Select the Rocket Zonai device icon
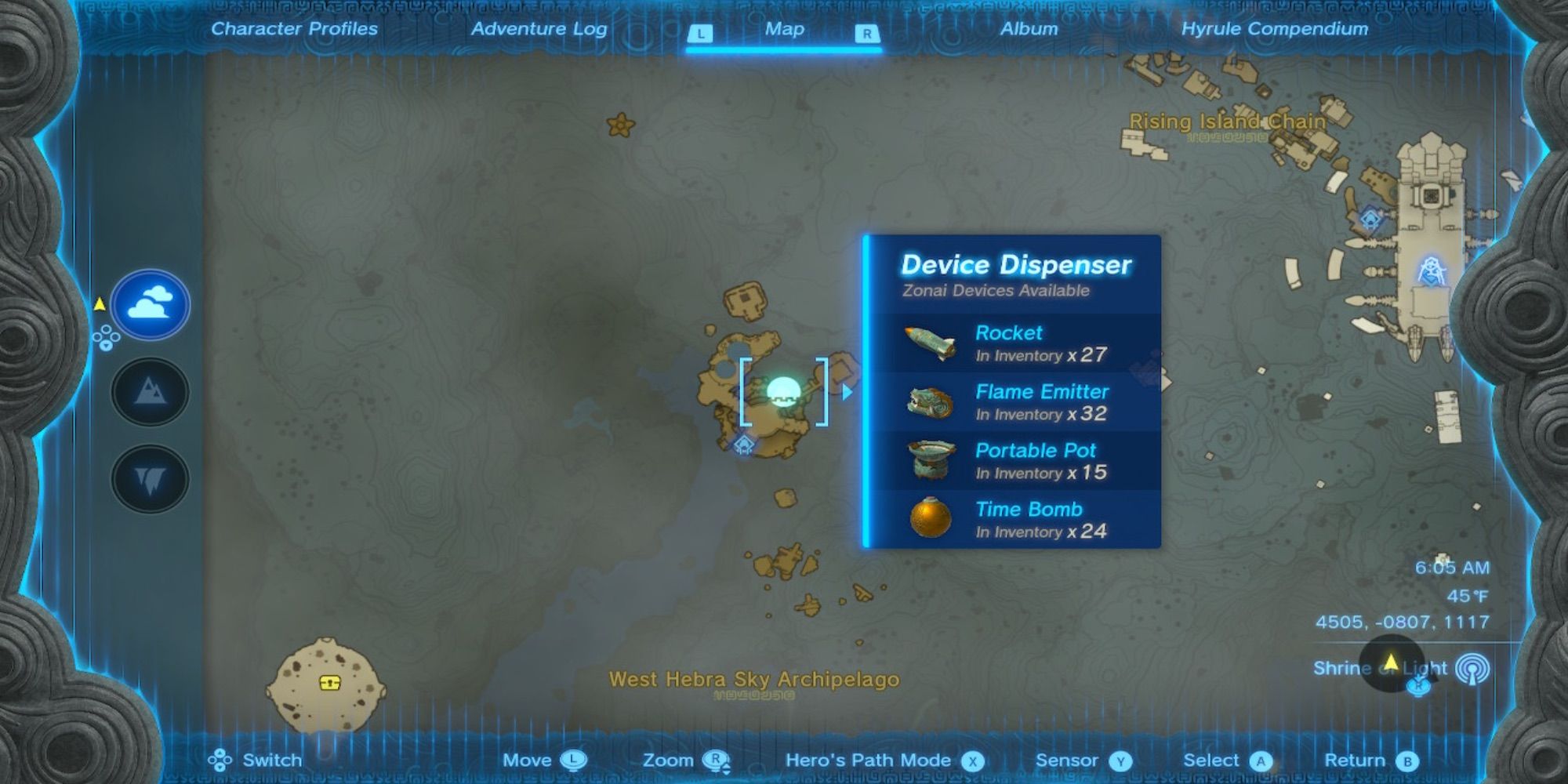 coord(930,343)
